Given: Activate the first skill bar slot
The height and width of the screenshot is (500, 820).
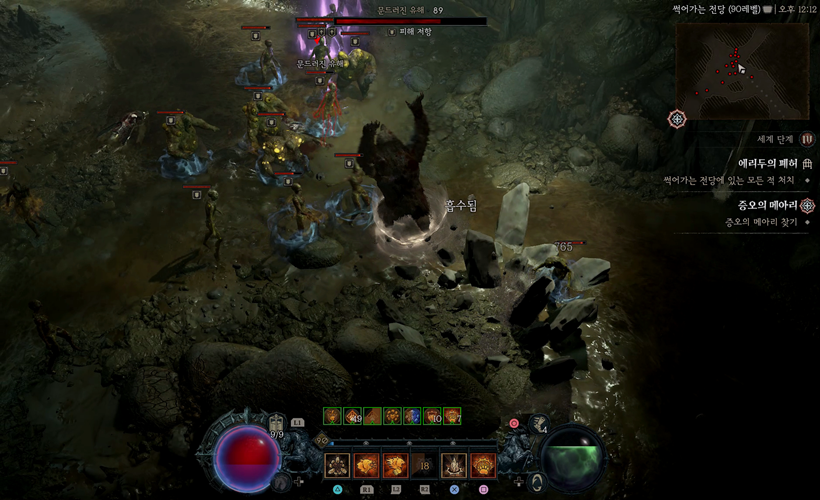Looking at the screenshot, I should [337, 466].
